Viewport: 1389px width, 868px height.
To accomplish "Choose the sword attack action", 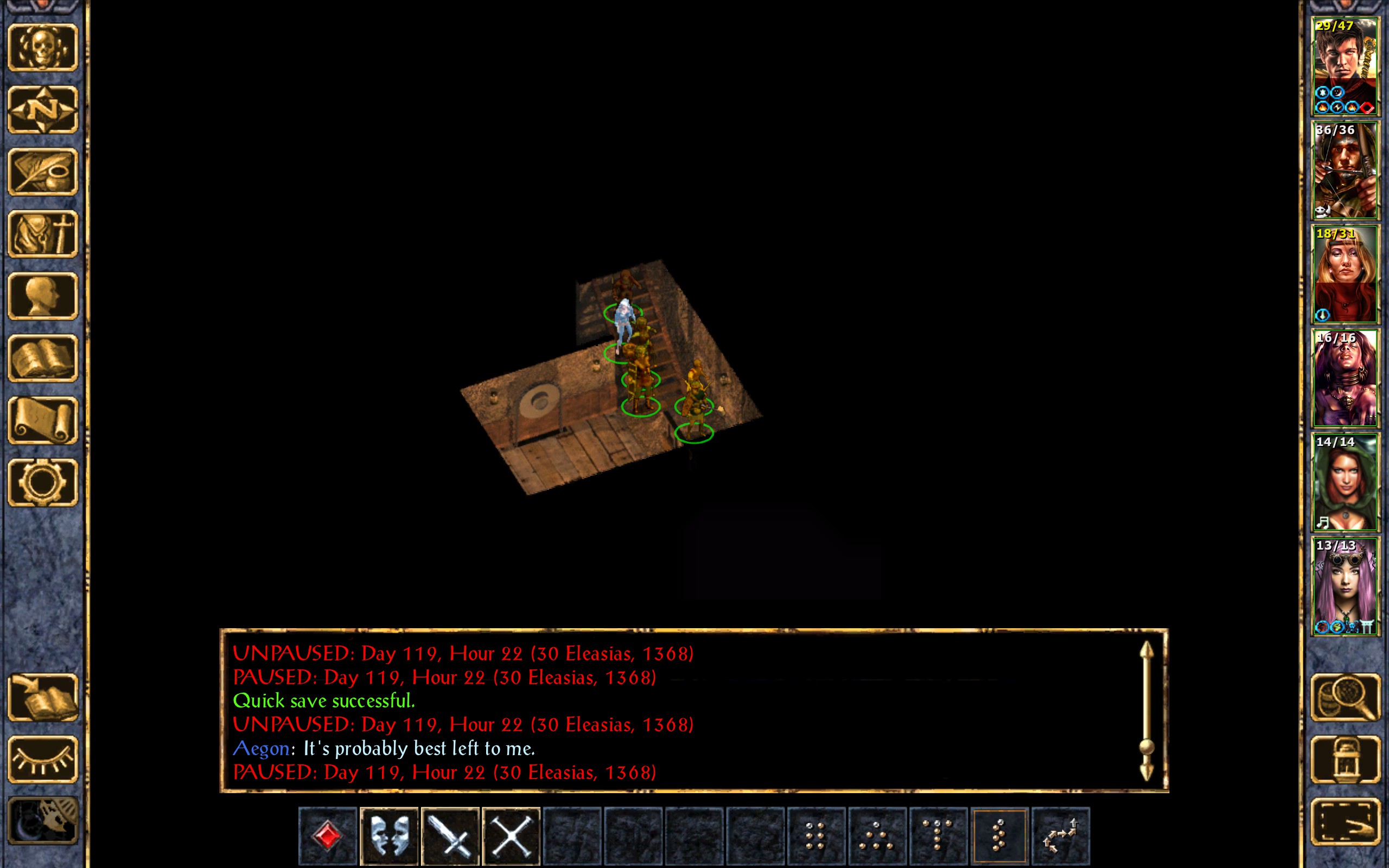I will pos(450,835).
